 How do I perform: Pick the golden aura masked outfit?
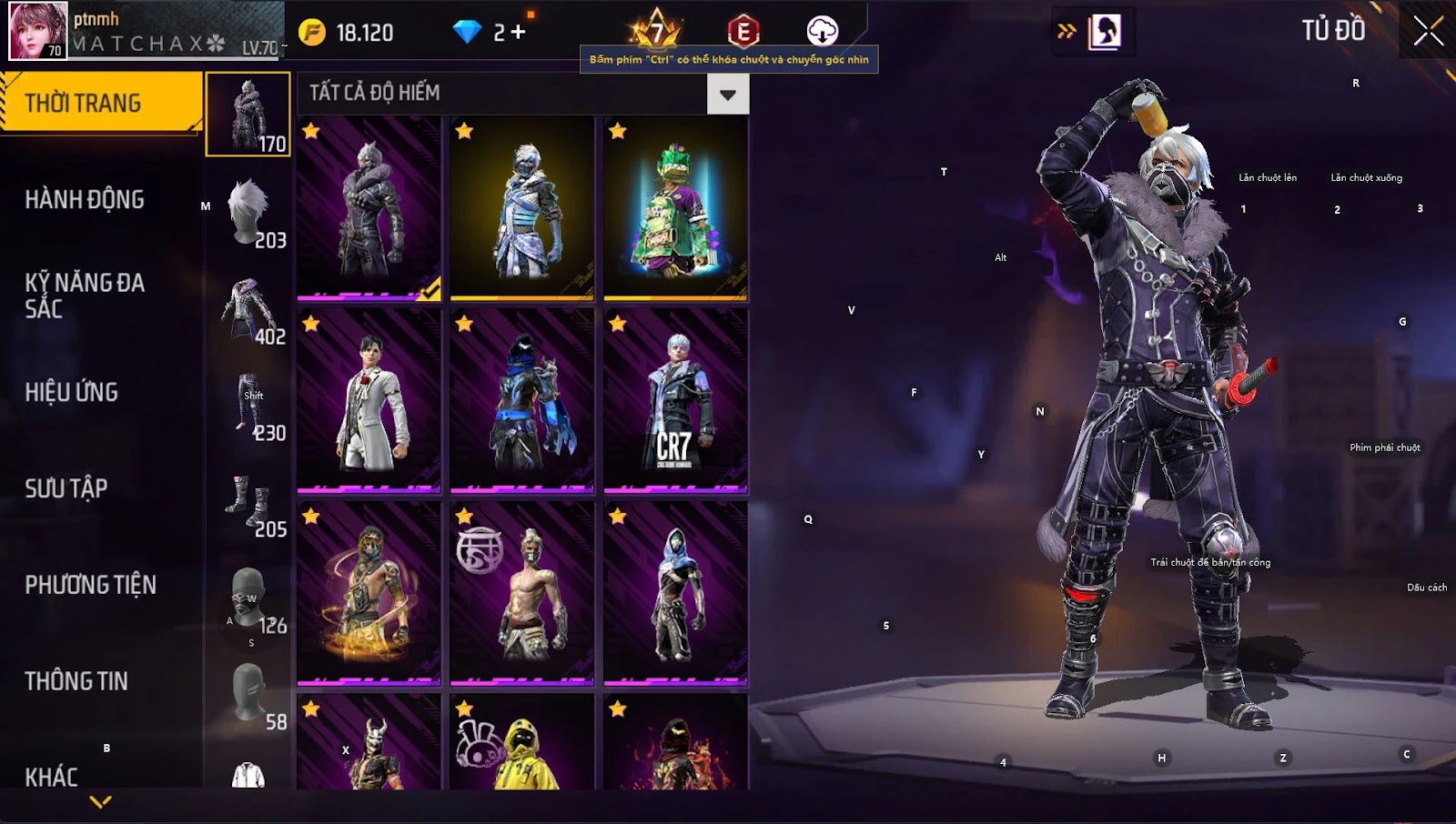369,593
